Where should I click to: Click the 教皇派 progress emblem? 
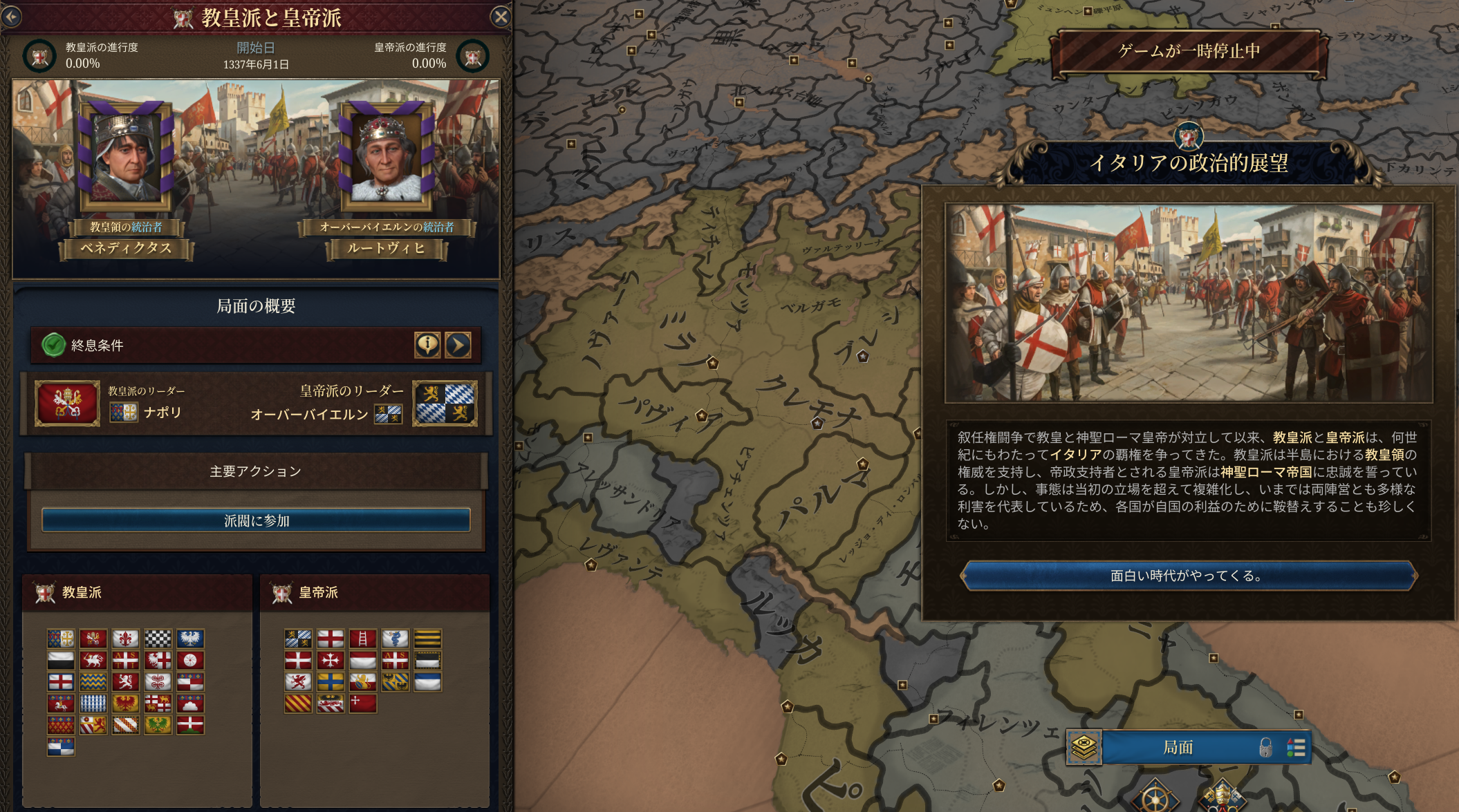pos(39,56)
